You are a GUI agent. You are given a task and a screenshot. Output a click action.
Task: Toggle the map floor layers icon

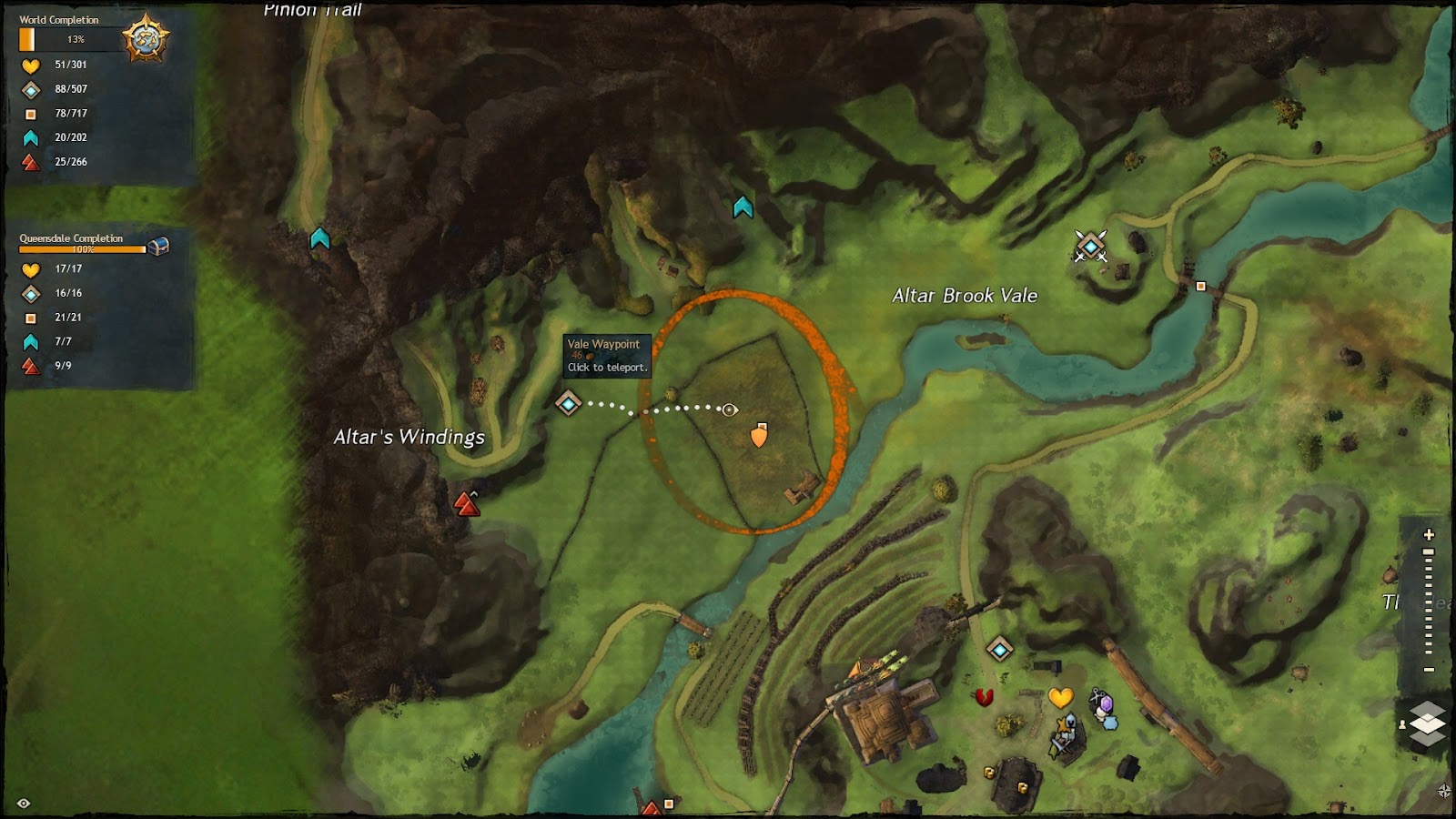click(x=1427, y=723)
